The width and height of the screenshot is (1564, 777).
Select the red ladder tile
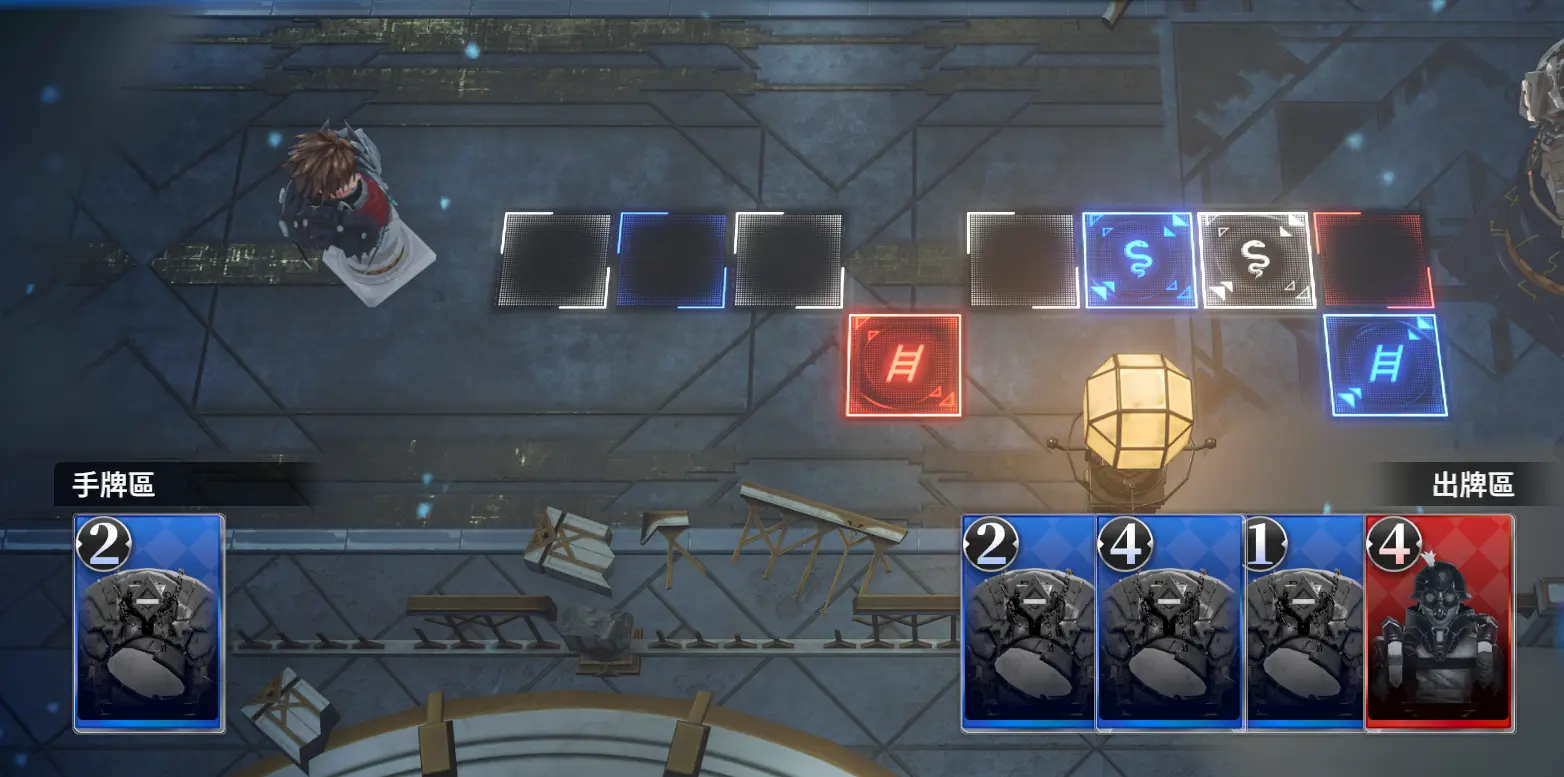point(904,365)
